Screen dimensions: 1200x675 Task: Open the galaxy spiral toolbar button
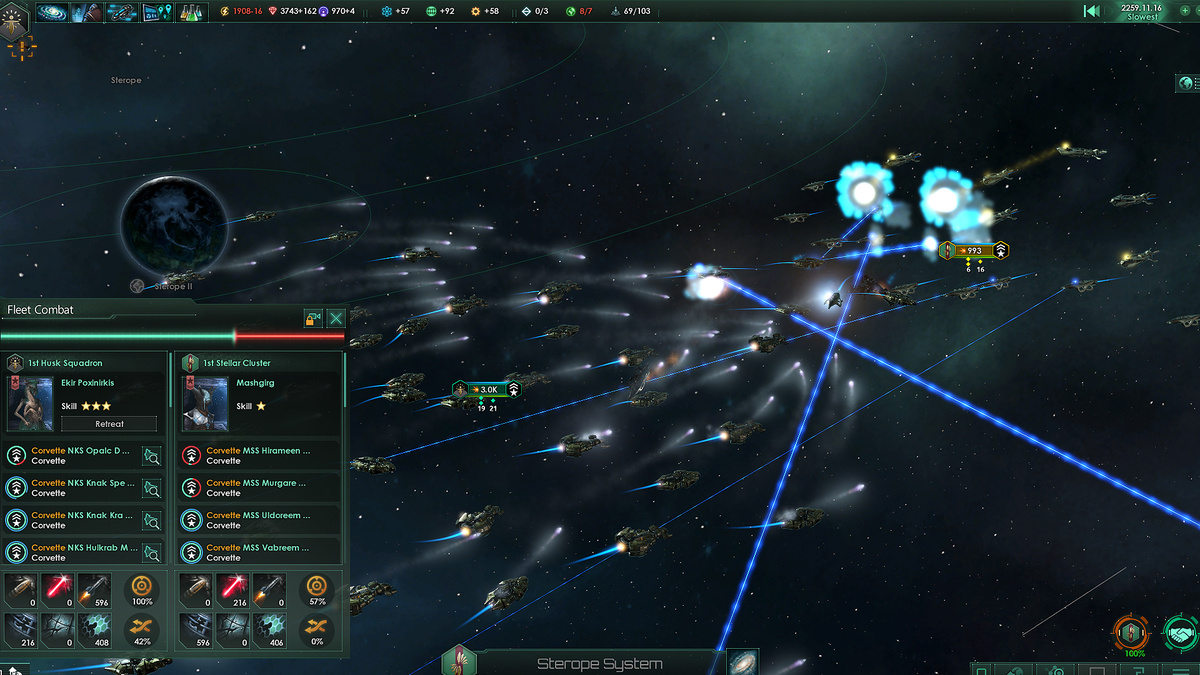point(53,13)
